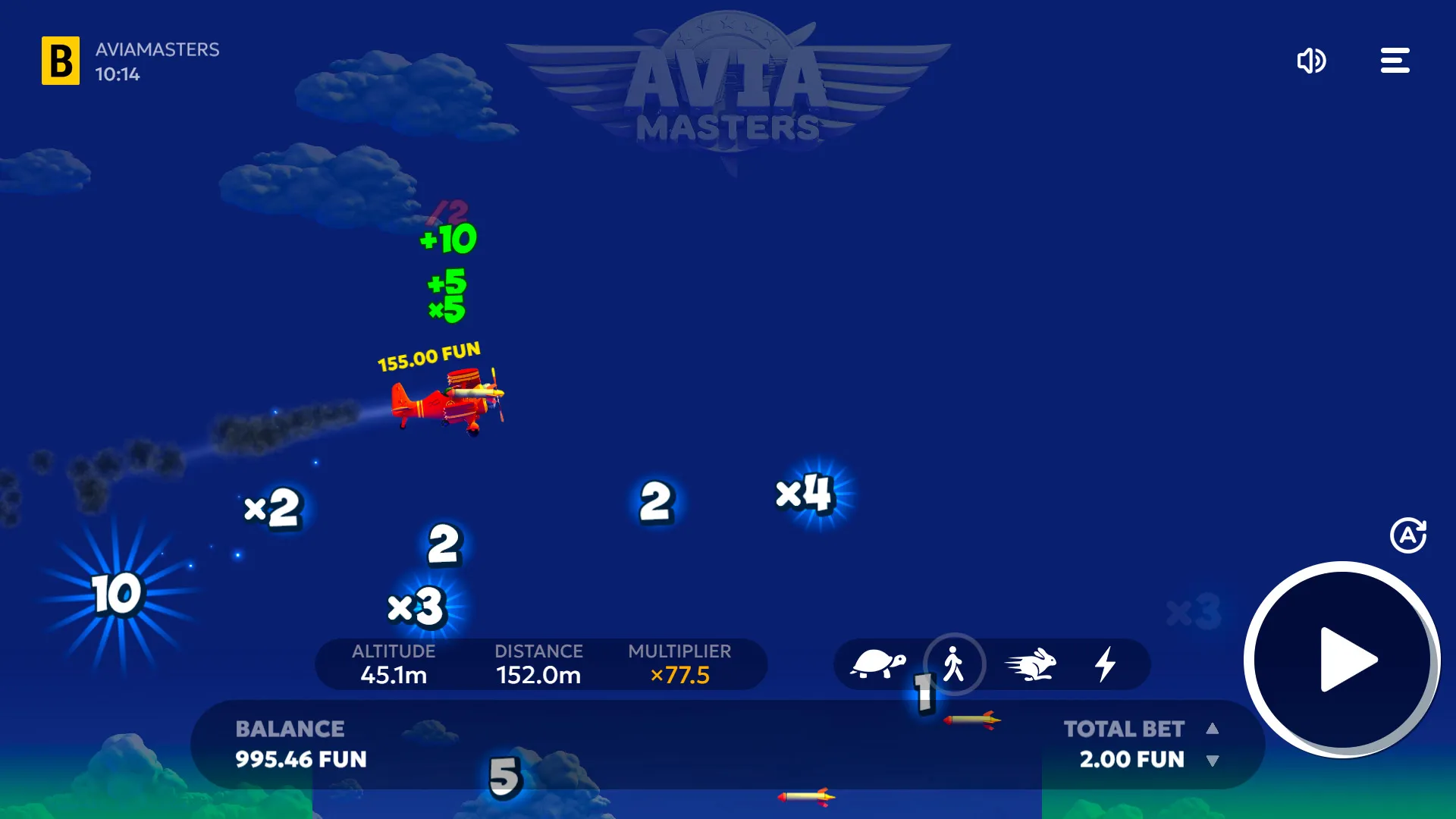Screen dimensions: 1456x819
Task: Enable the lightning speed mode
Action: 1106,664
